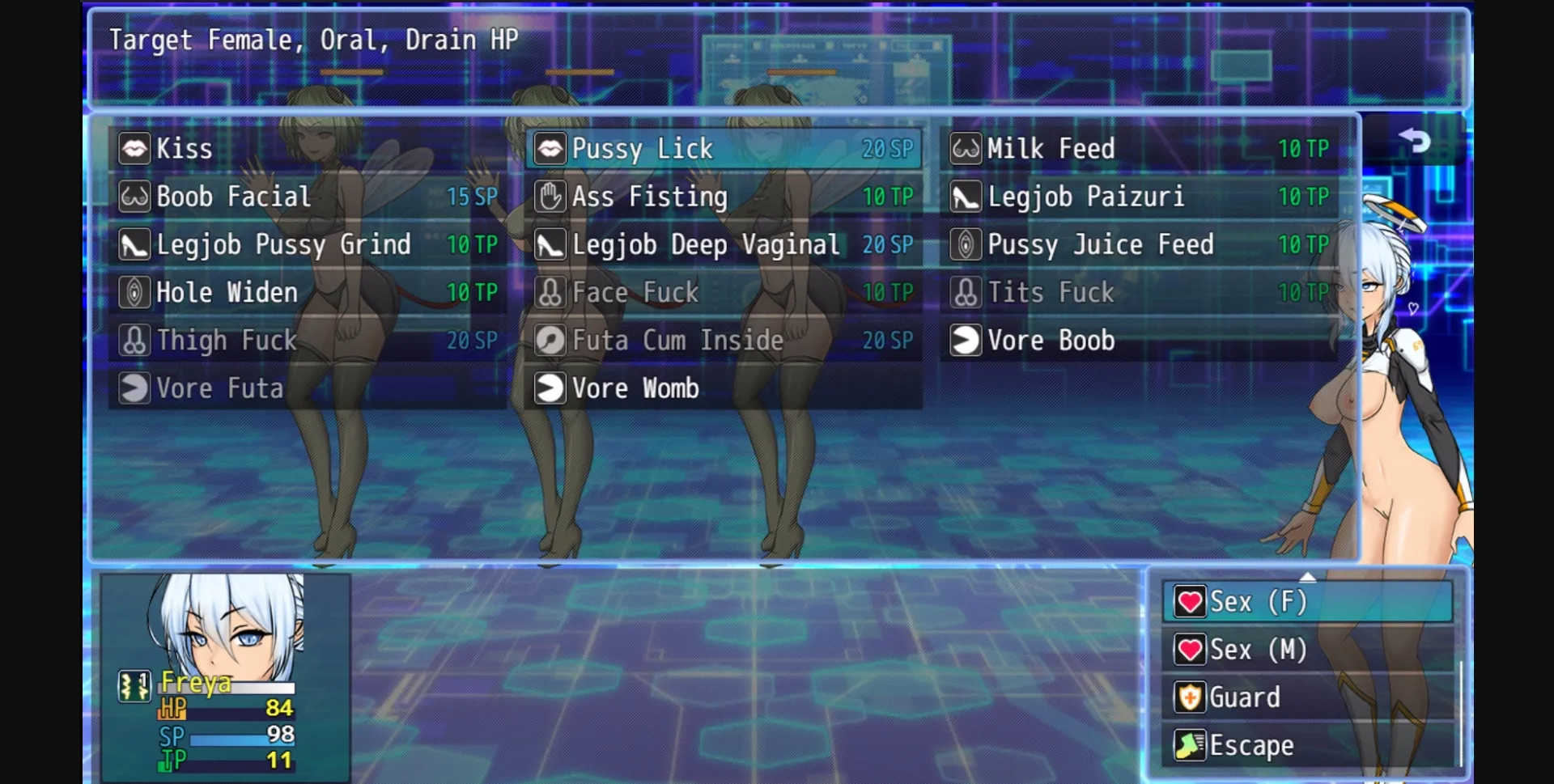
Task: Click the shield icon beside Guard
Action: pyautogui.click(x=1188, y=697)
